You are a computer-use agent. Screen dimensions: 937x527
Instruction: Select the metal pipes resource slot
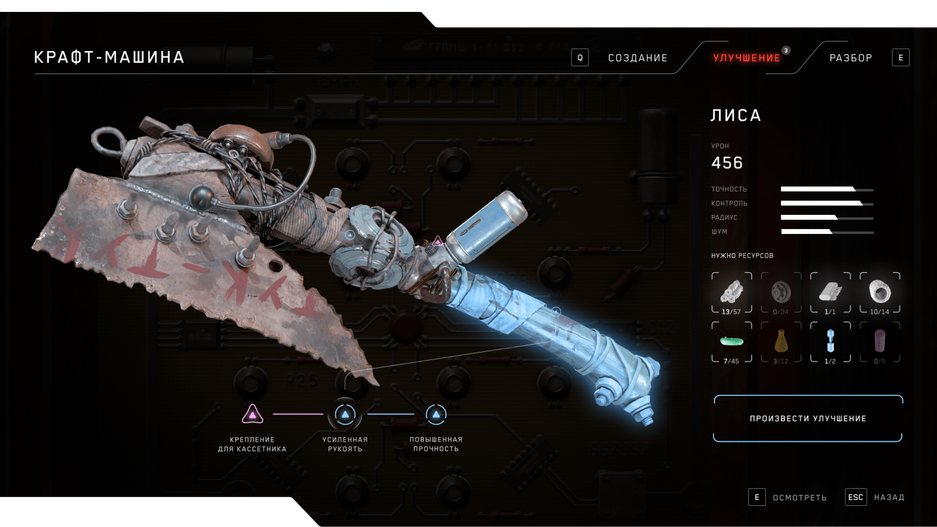click(x=732, y=293)
